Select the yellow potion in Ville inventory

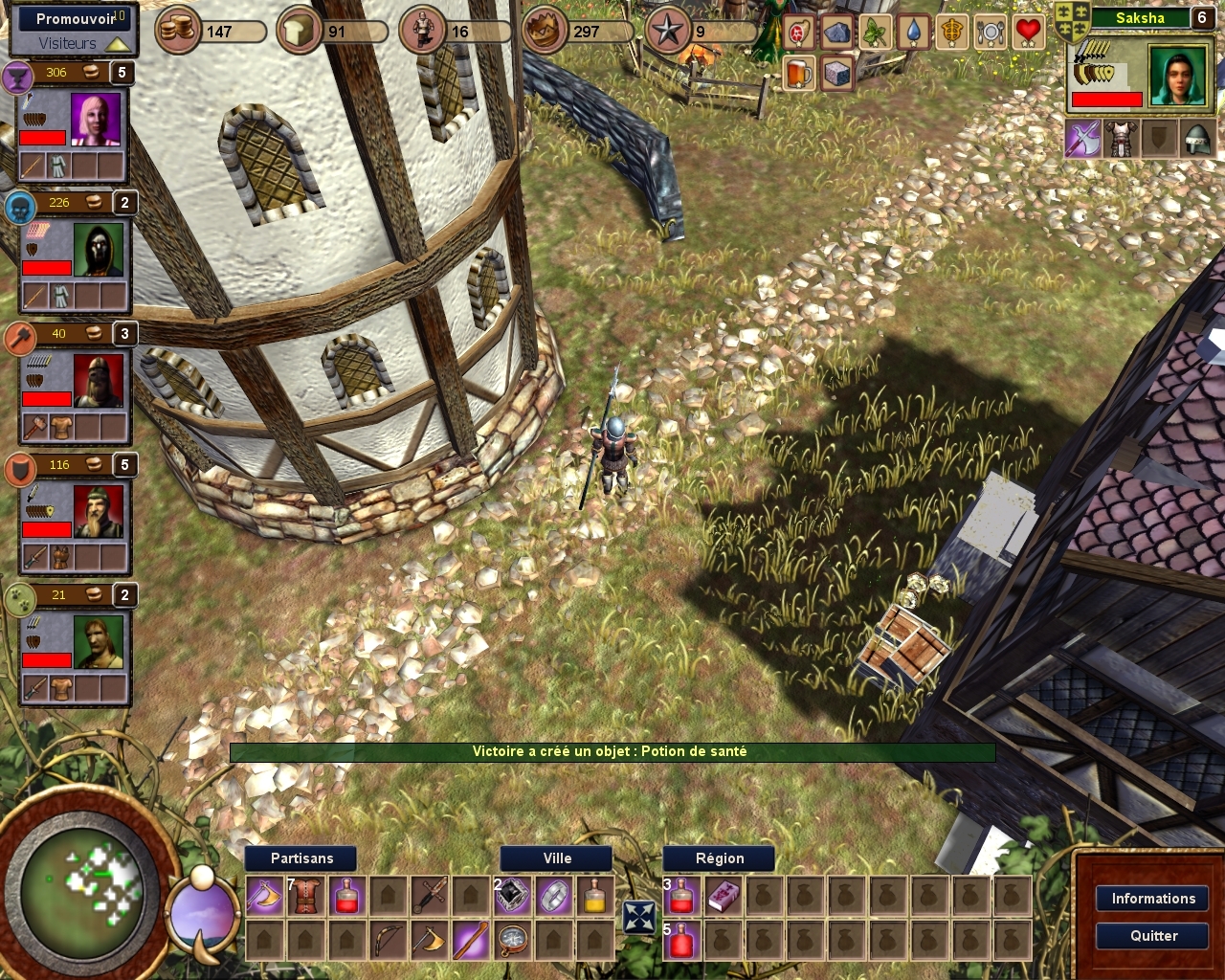click(x=594, y=897)
